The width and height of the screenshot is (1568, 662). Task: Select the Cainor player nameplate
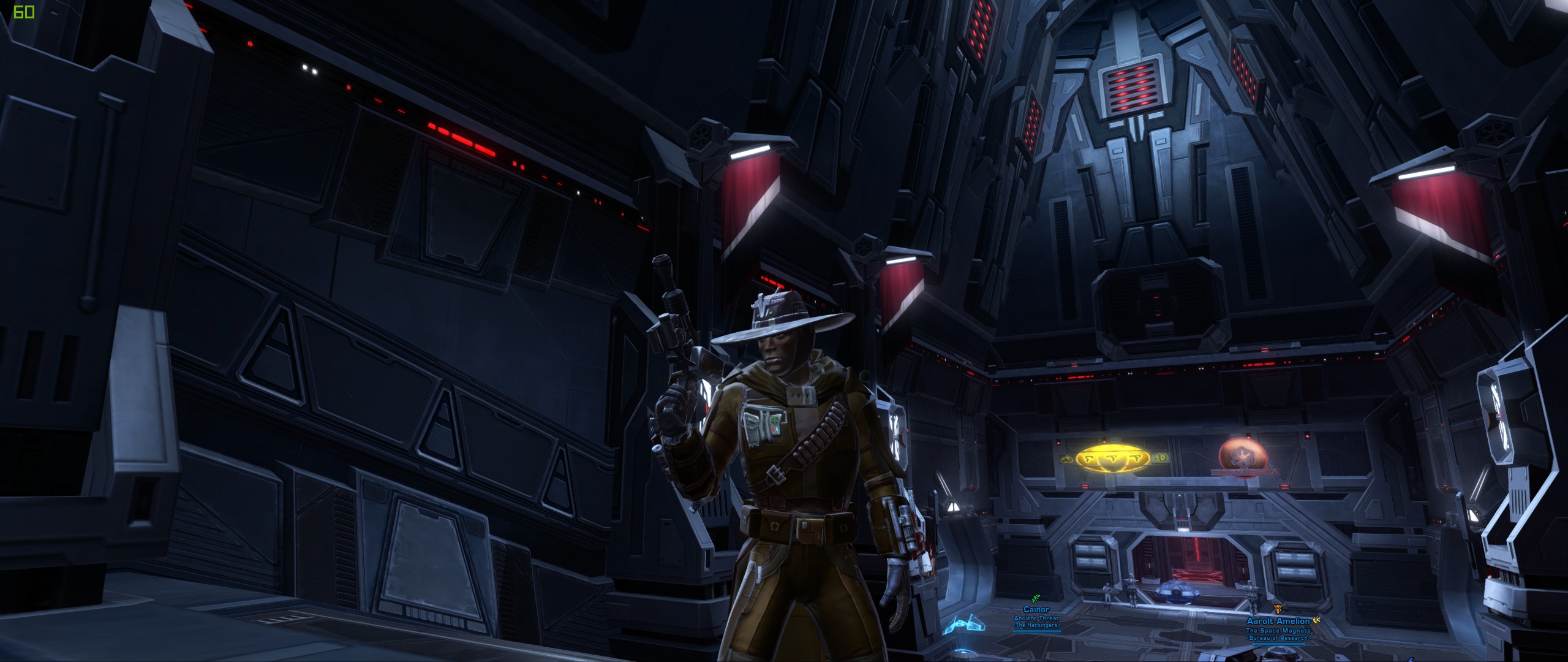click(x=1036, y=610)
